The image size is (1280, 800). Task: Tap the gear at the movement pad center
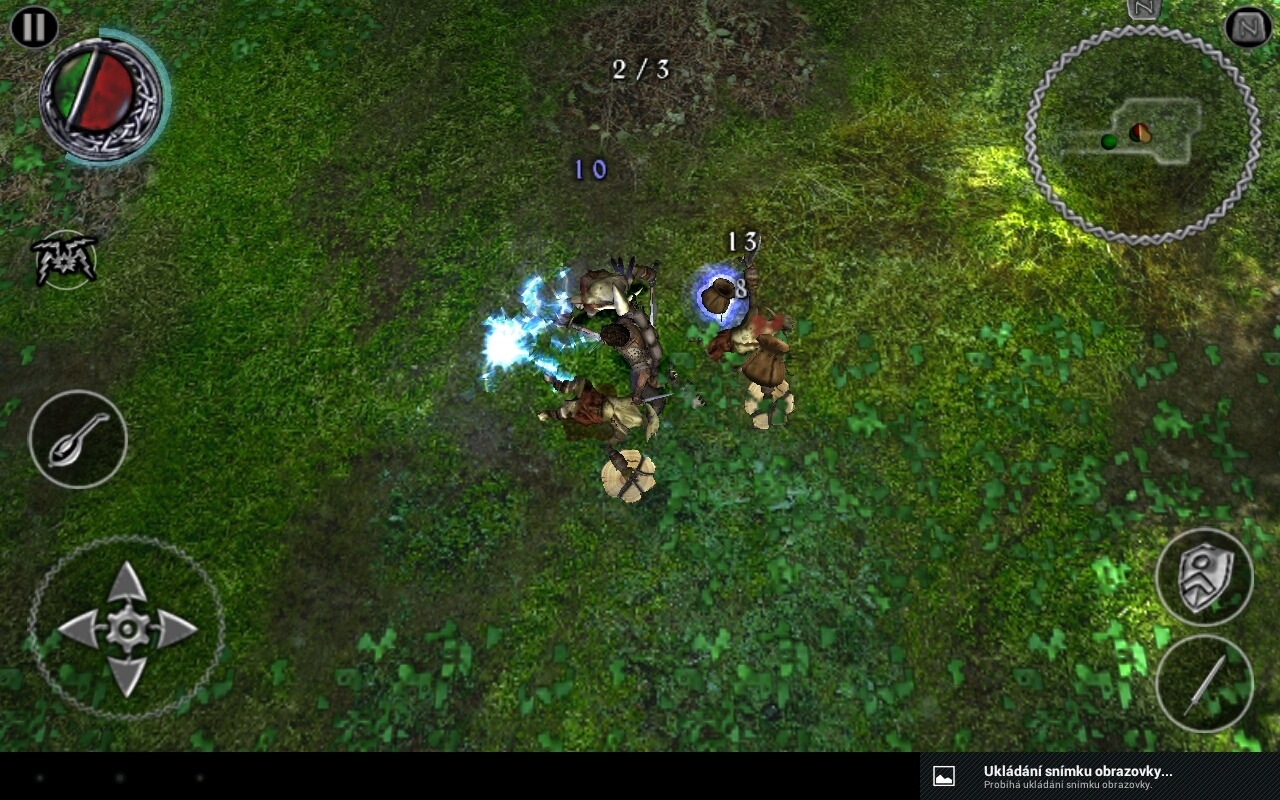point(127,629)
